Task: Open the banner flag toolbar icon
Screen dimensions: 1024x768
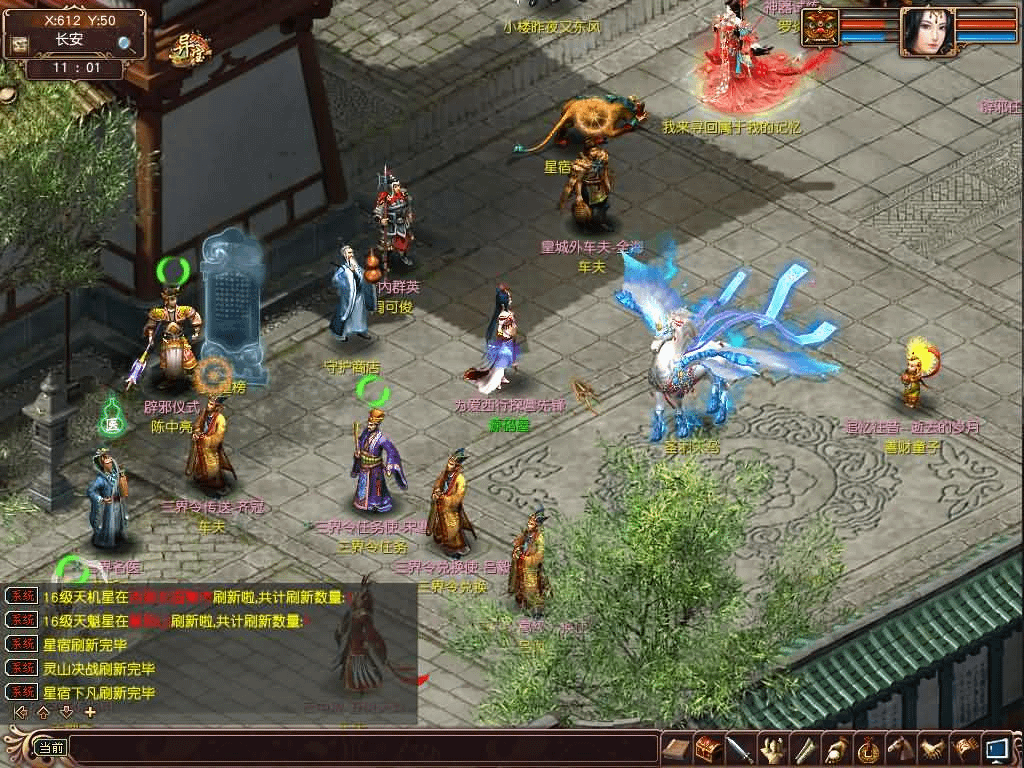Action: [x=964, y=748]
